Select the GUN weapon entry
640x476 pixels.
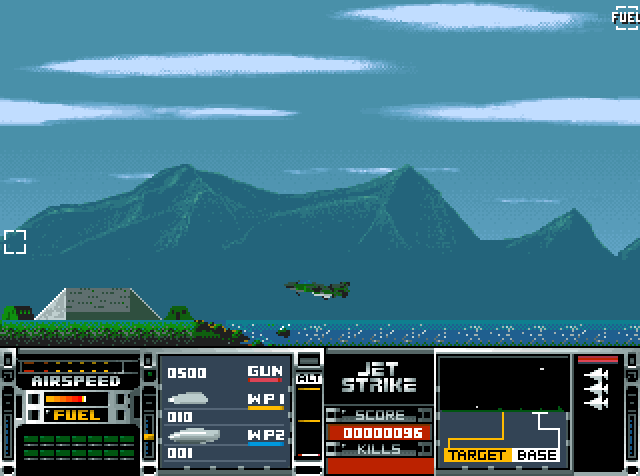point(265,373)
